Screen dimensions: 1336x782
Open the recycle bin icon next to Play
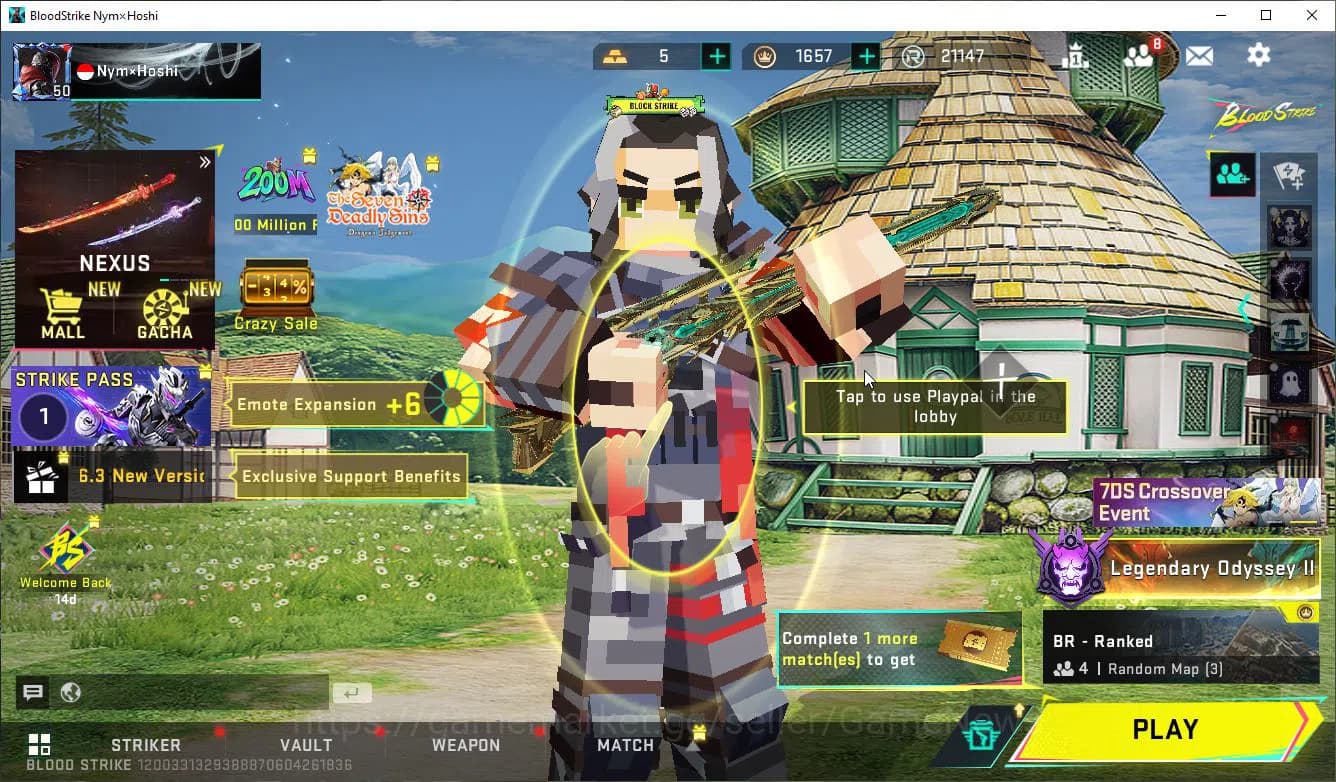(x=981, y=731)
